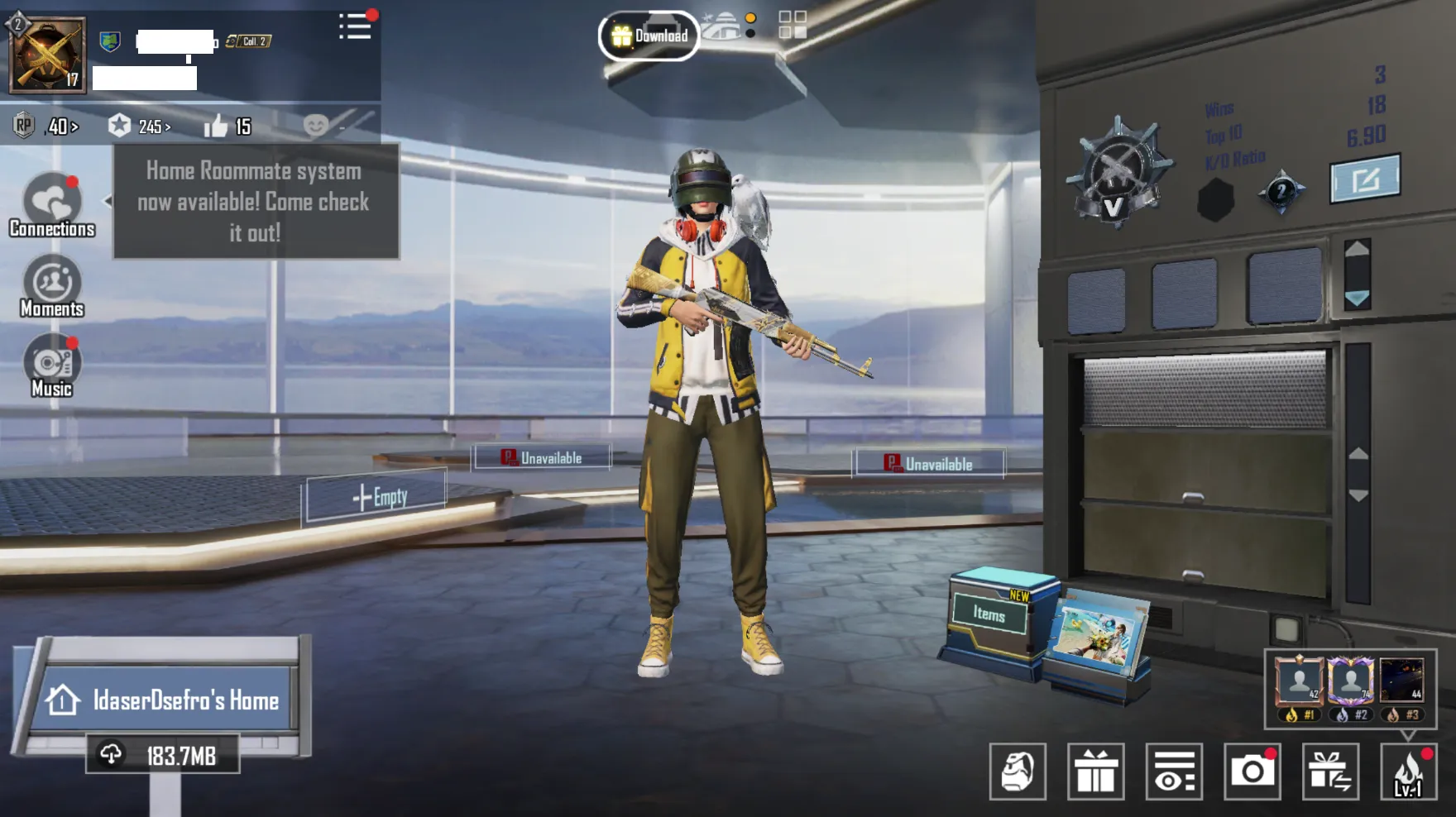Screen dimensions: 1456x817
Task: Select the black page indicator dot
Action: (x=751, y=35)
